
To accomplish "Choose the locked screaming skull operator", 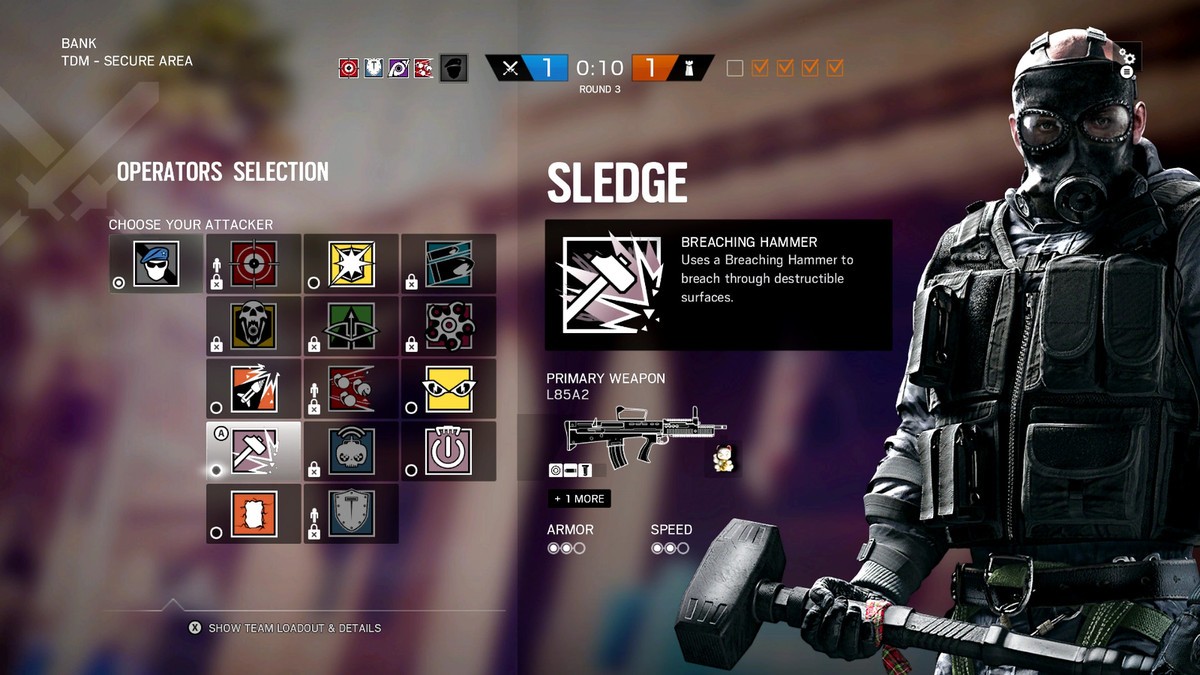I will 254,326.
